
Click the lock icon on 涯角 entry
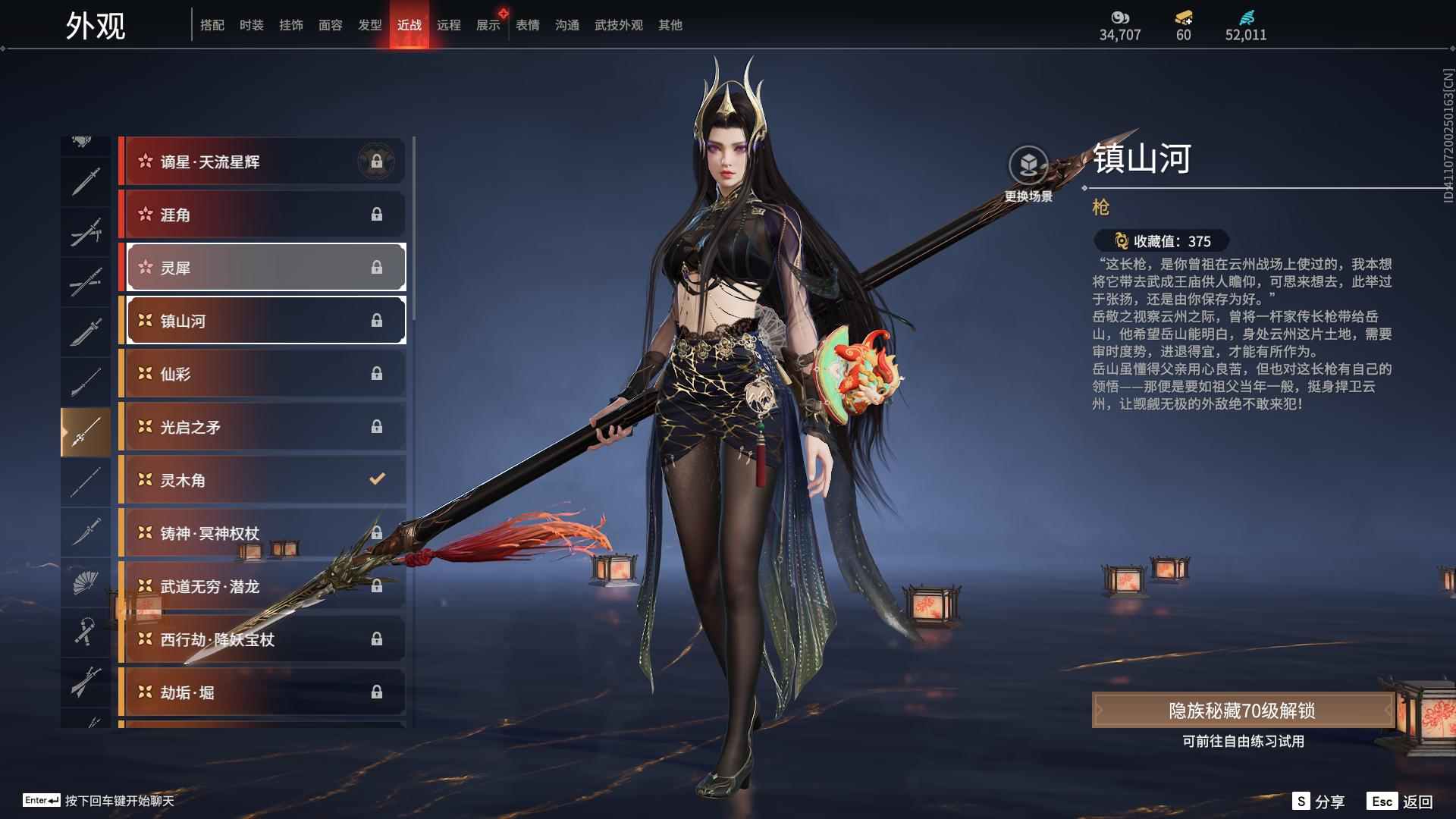(378, 215)
